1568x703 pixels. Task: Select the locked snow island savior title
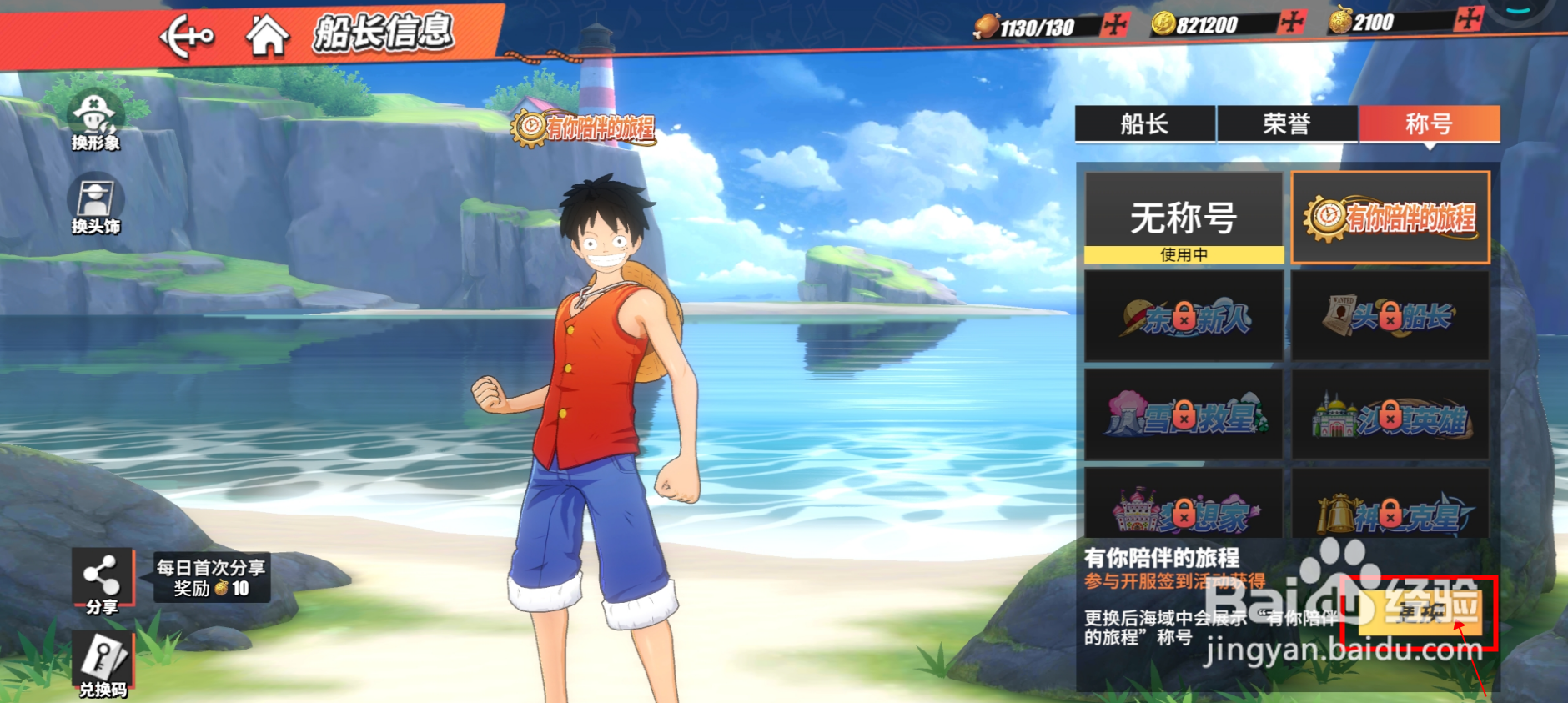coord(1184,414)
